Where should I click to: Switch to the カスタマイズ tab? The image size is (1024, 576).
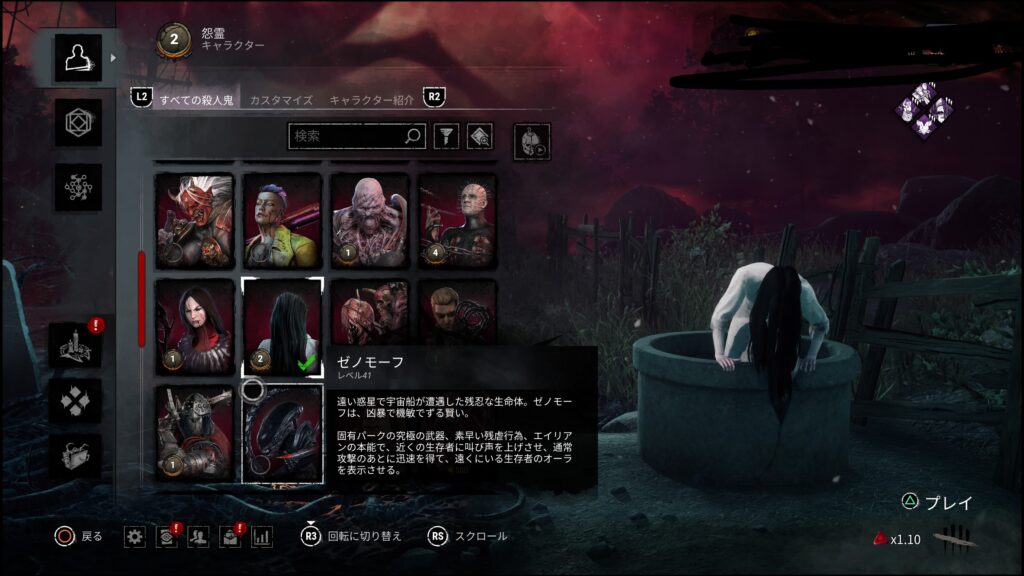(281, 100)
